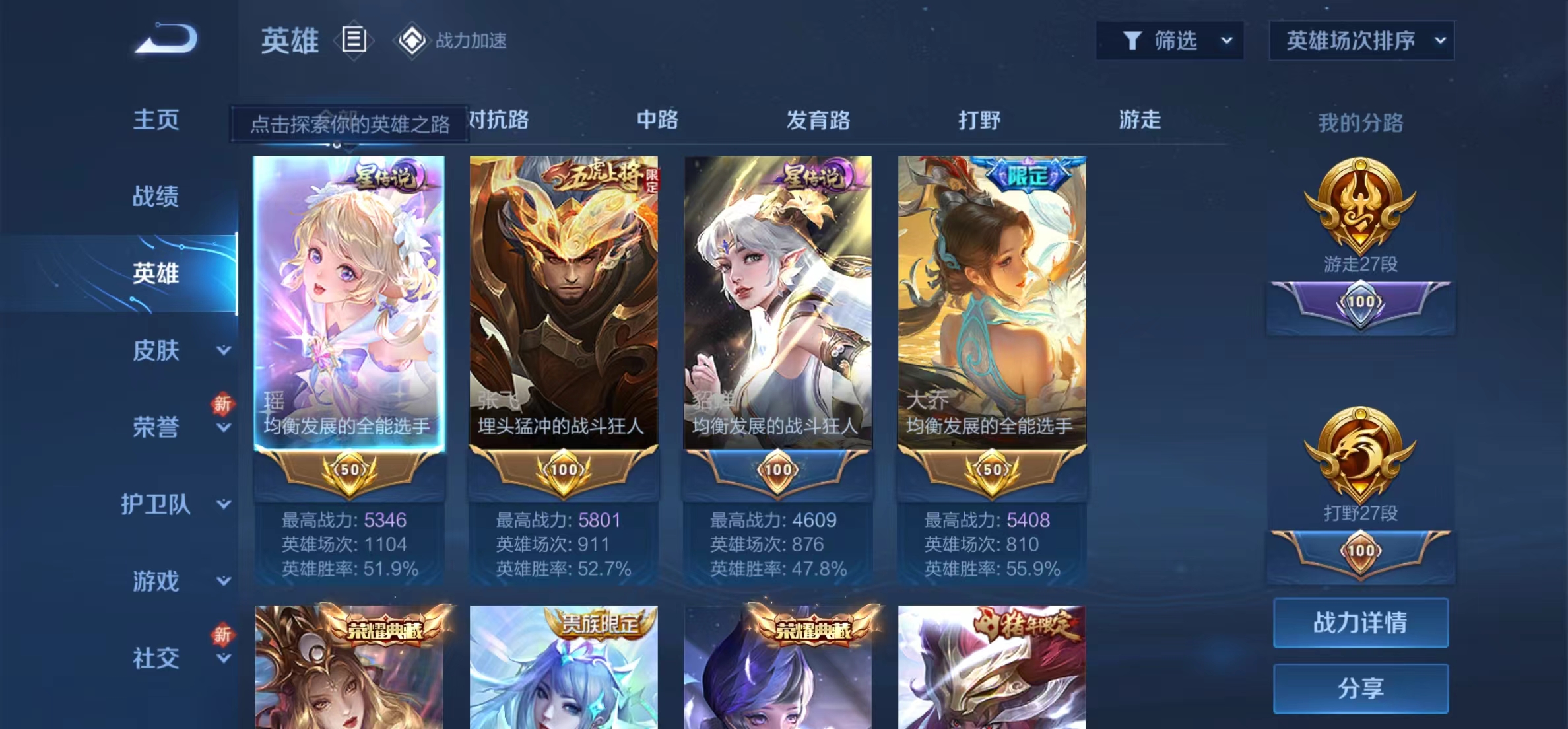The image size is (1568, 729).
Task: Select 战绩 in the sidebar
Action: pos(155,197)
